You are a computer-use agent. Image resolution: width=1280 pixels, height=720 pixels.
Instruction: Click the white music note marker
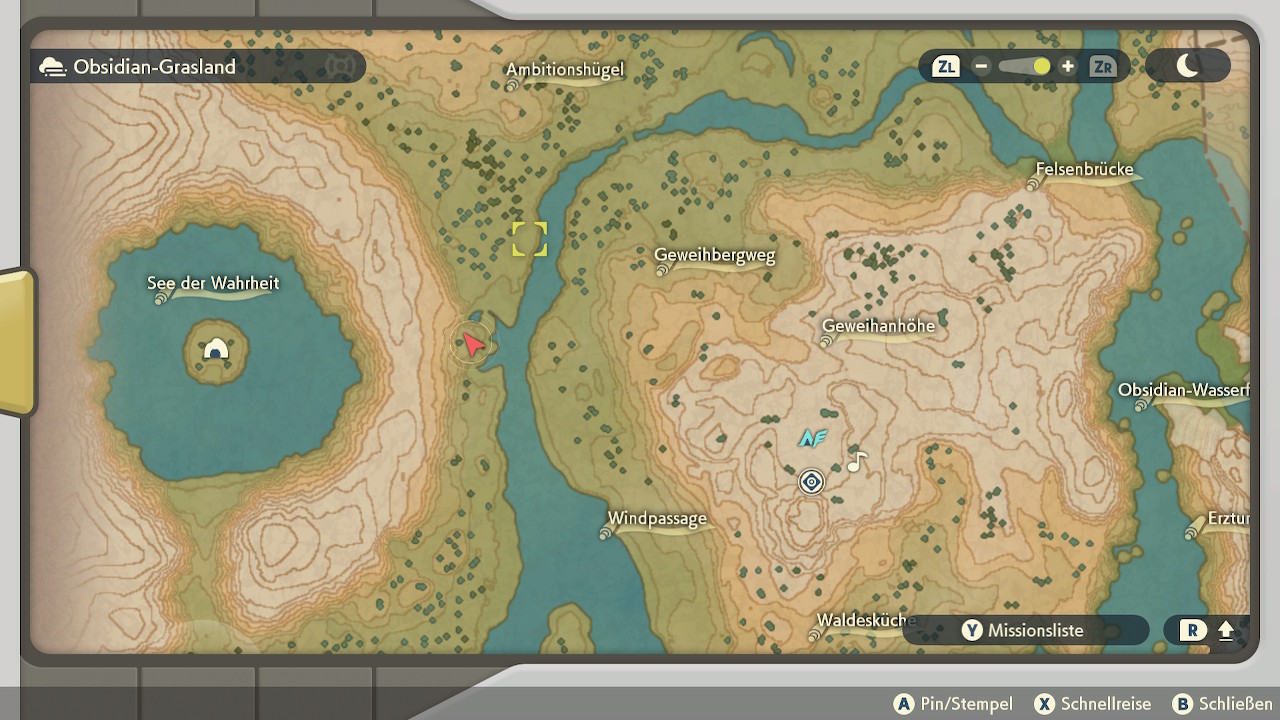[856, 462]
